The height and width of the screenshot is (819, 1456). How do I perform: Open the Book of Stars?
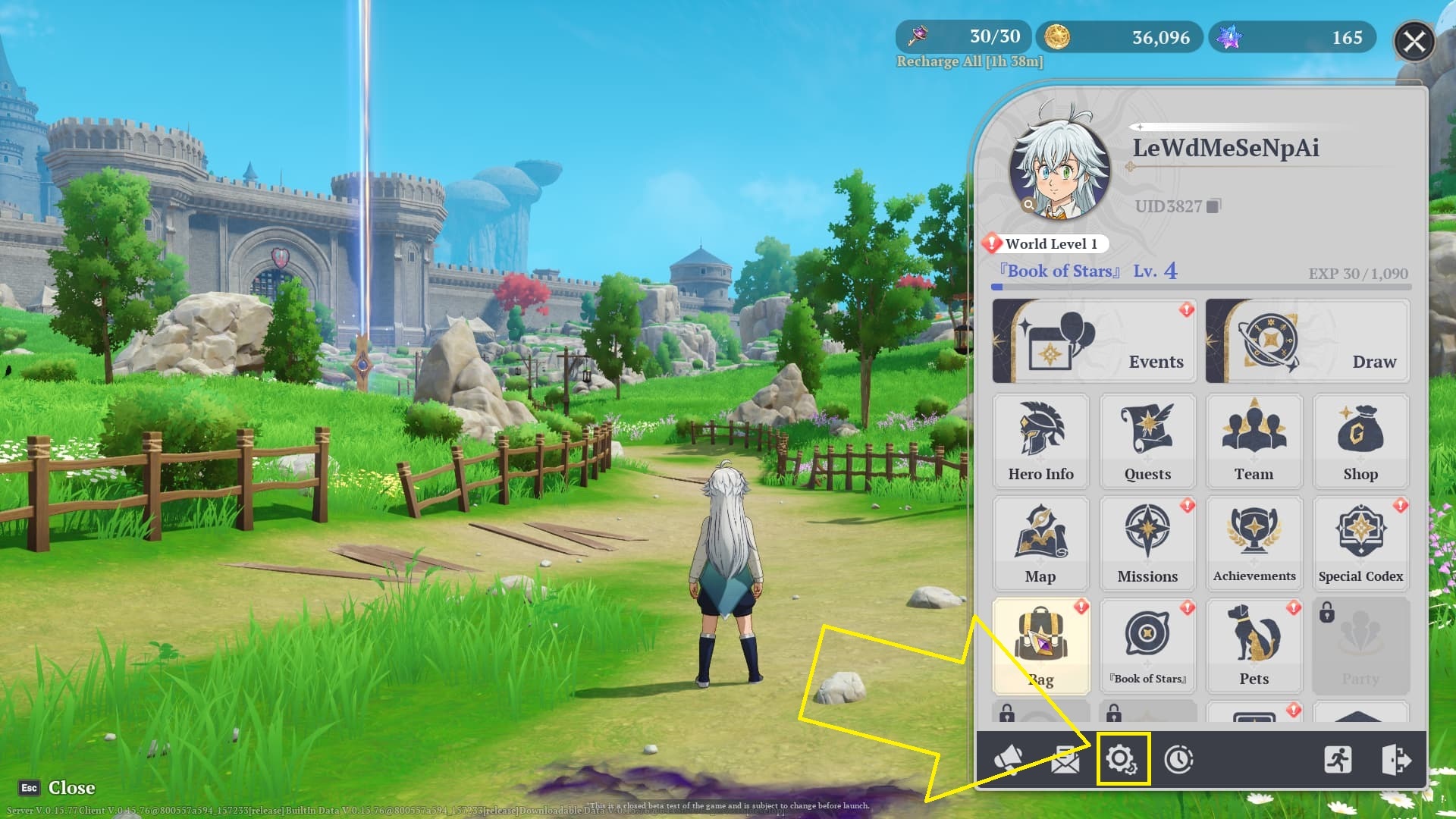click(x=1147, y=645)
